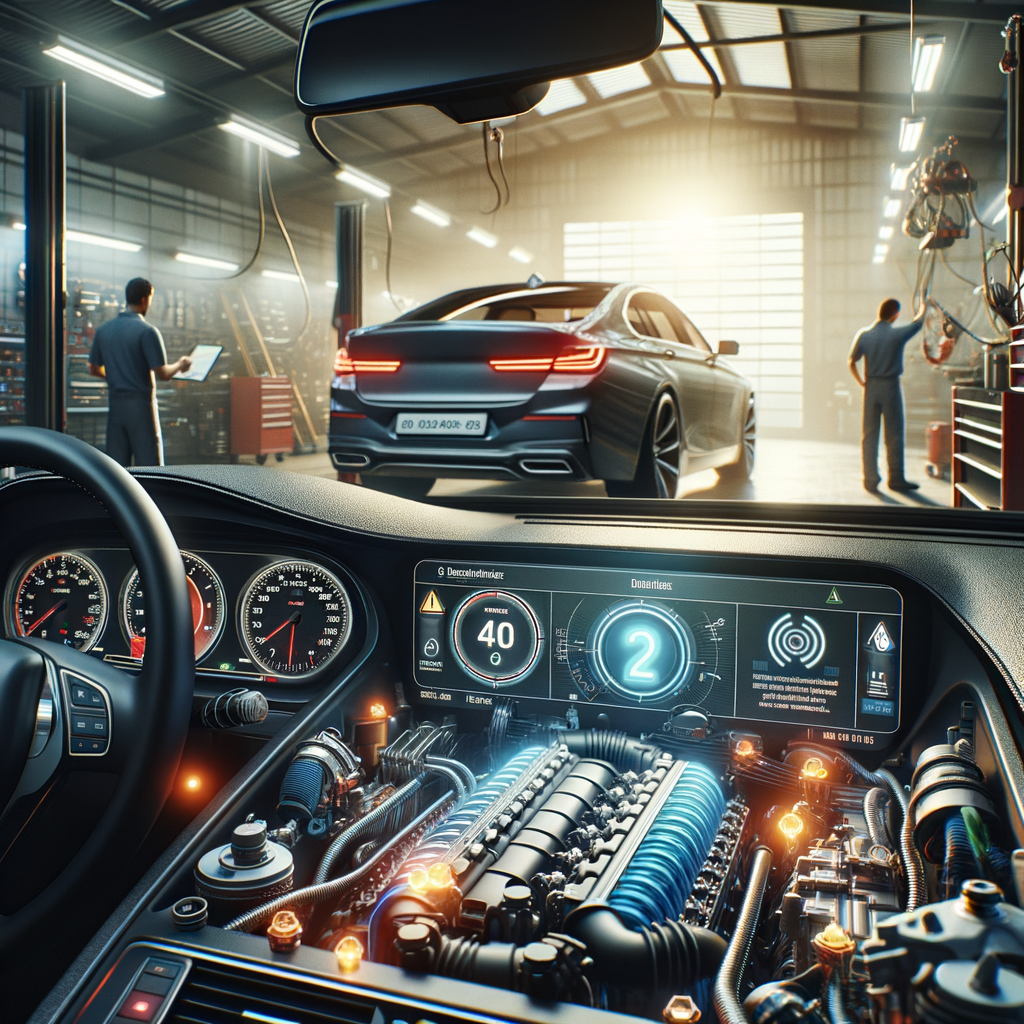This screenshot has height=1024, width=1024.
Task: Click the yellow warning triangle icon
Action: click(431, 602)
